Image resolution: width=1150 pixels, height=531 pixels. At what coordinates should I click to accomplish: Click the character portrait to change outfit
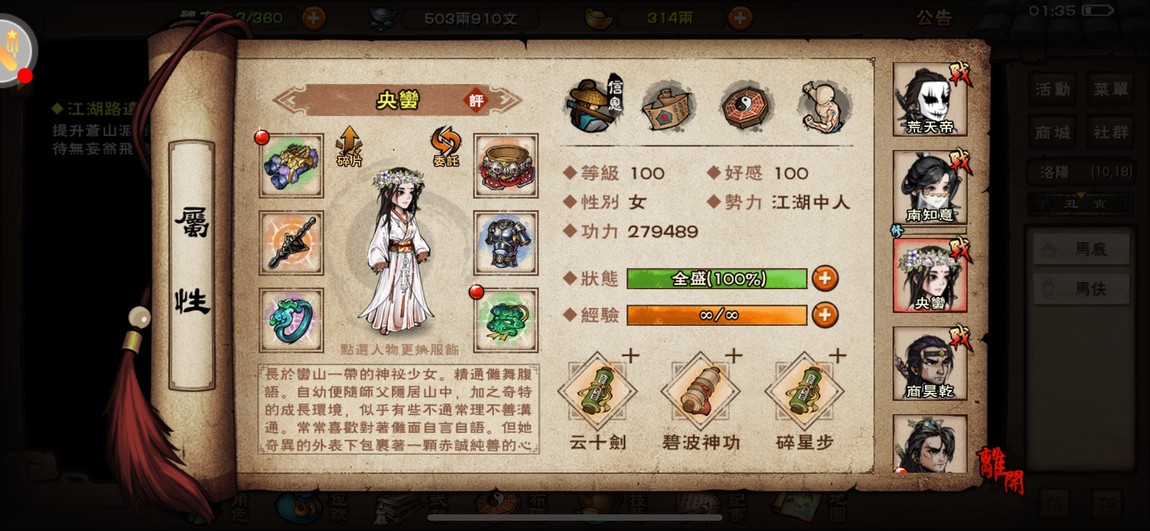click(398, 250)
